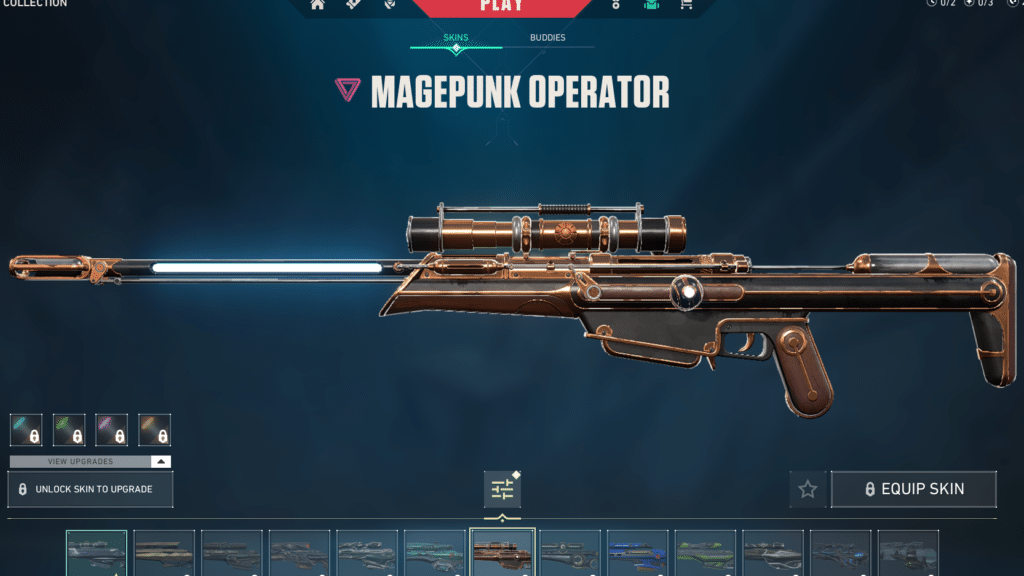
Task: Open the teal collection icon
Action: tap(652, 4)
